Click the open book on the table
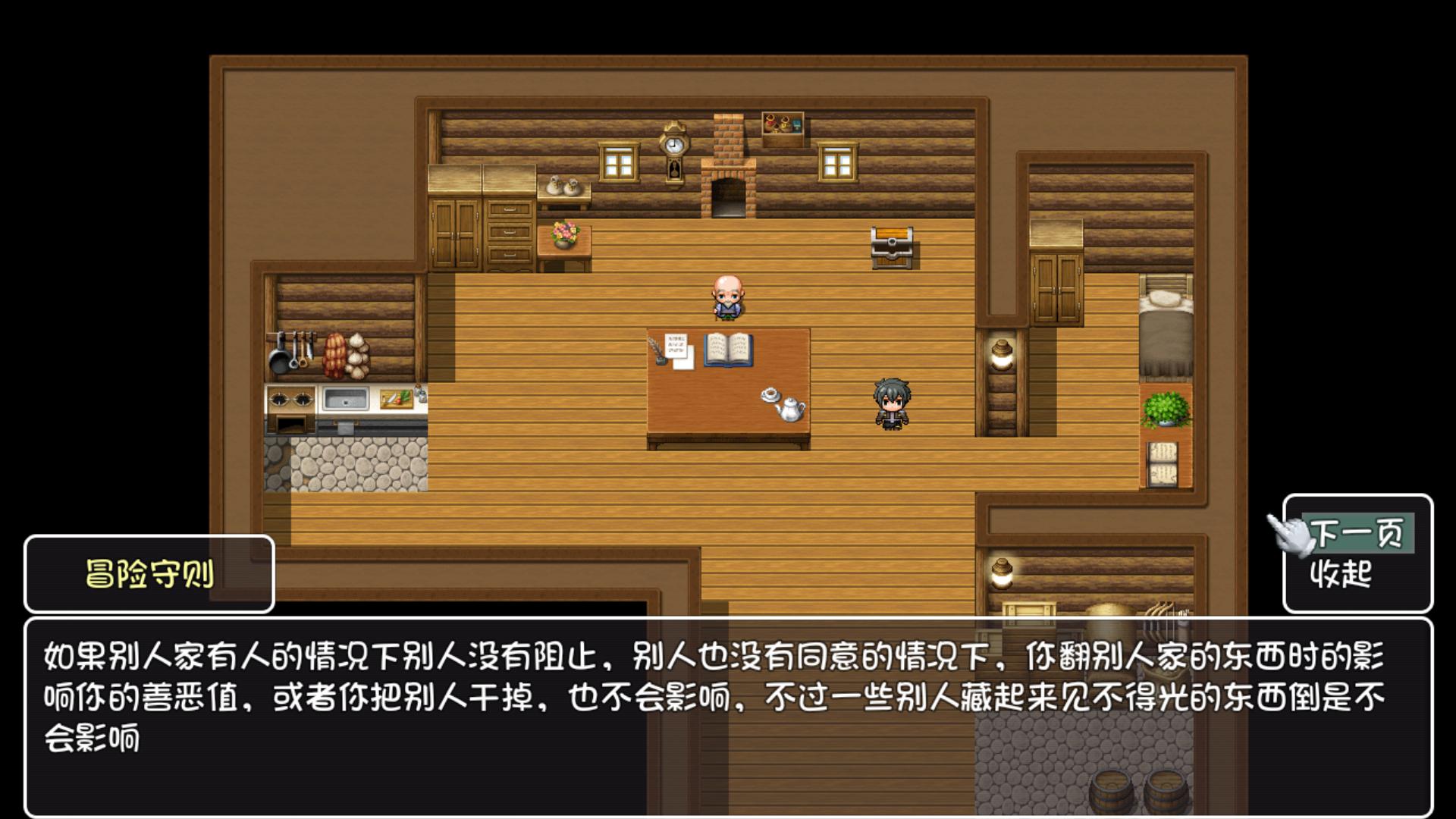 click(730, 351)
